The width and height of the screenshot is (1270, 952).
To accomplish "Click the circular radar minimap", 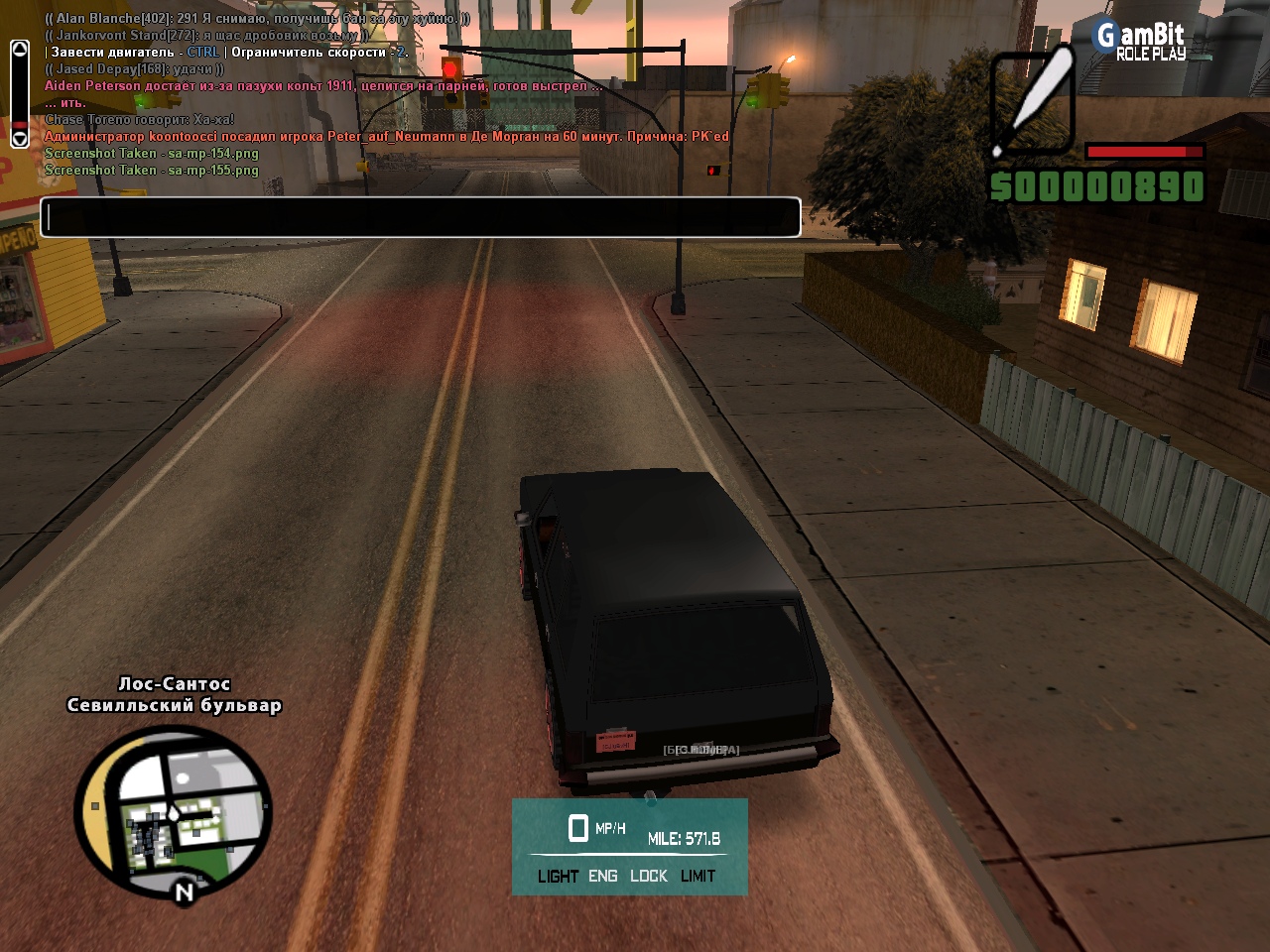I will point(174,813).
